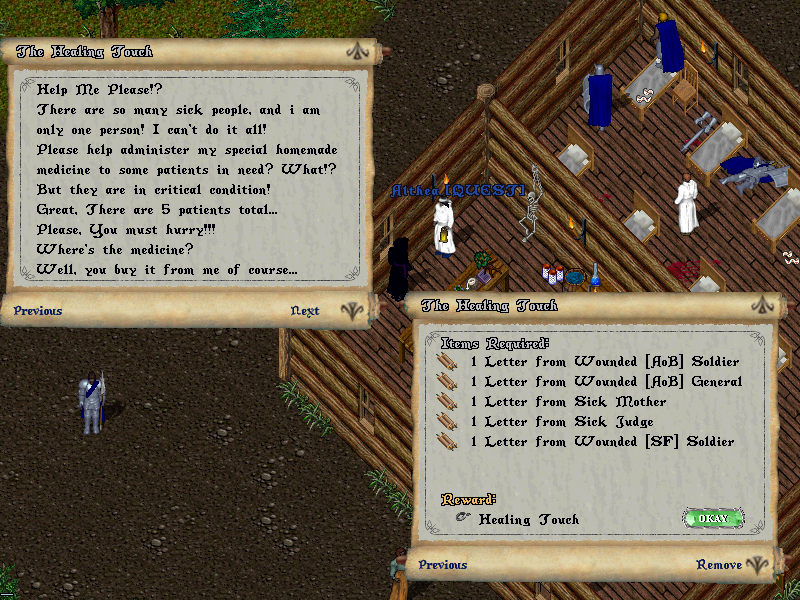Inspect the Healing Touch reward
Viewport: 800px width, 600px height.
coord(528,520)
